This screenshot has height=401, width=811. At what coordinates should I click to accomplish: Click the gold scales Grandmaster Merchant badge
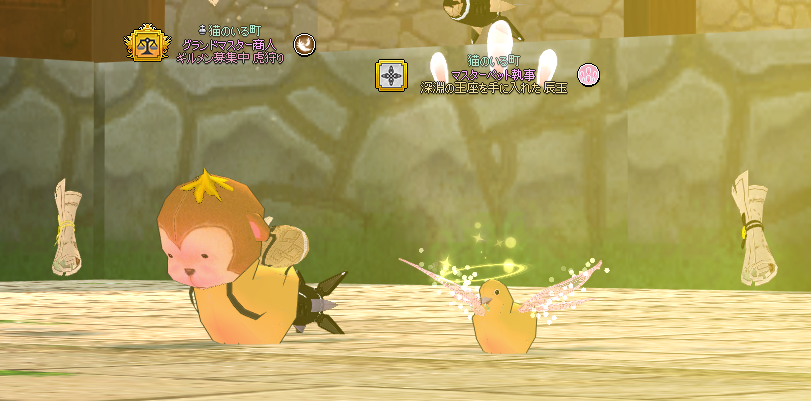point(145,44)
